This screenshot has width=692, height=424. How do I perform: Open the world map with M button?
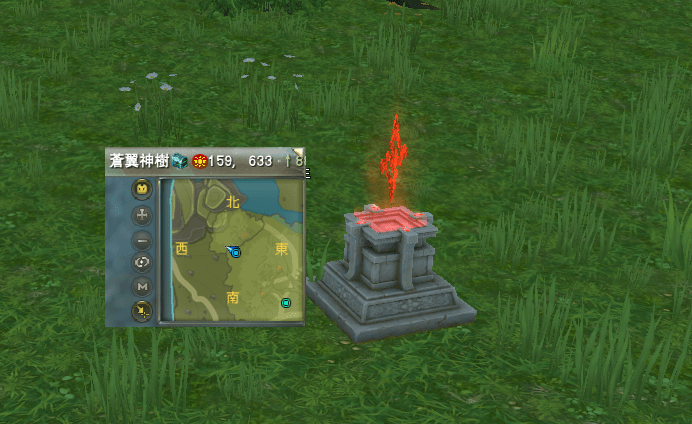[142, 287]
